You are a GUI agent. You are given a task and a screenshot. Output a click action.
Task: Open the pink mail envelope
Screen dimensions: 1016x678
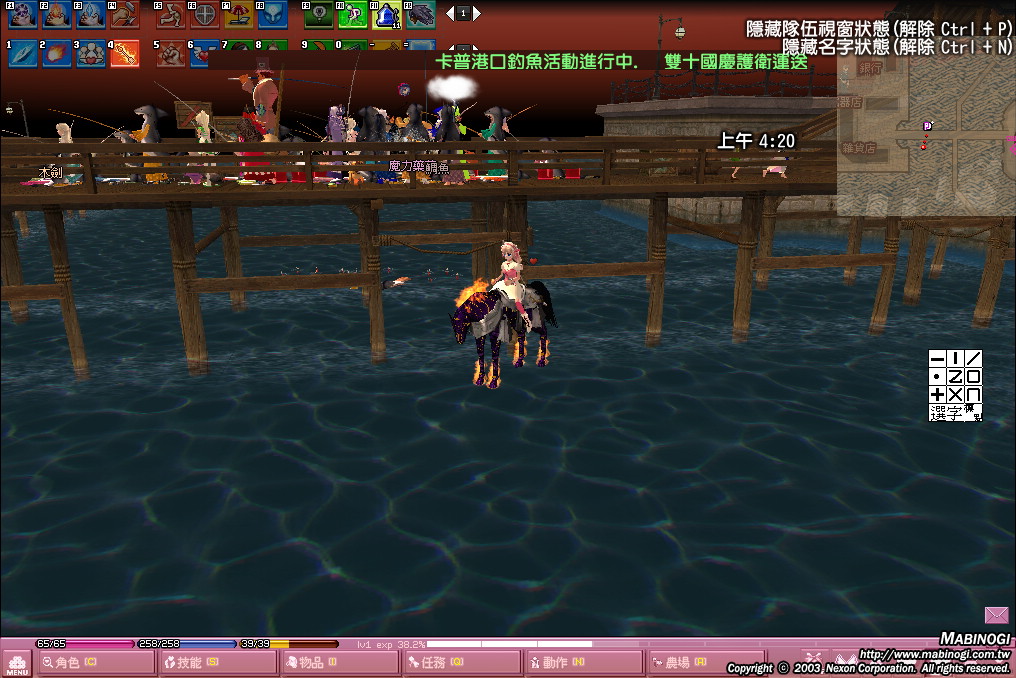click(x=996, y=615)
